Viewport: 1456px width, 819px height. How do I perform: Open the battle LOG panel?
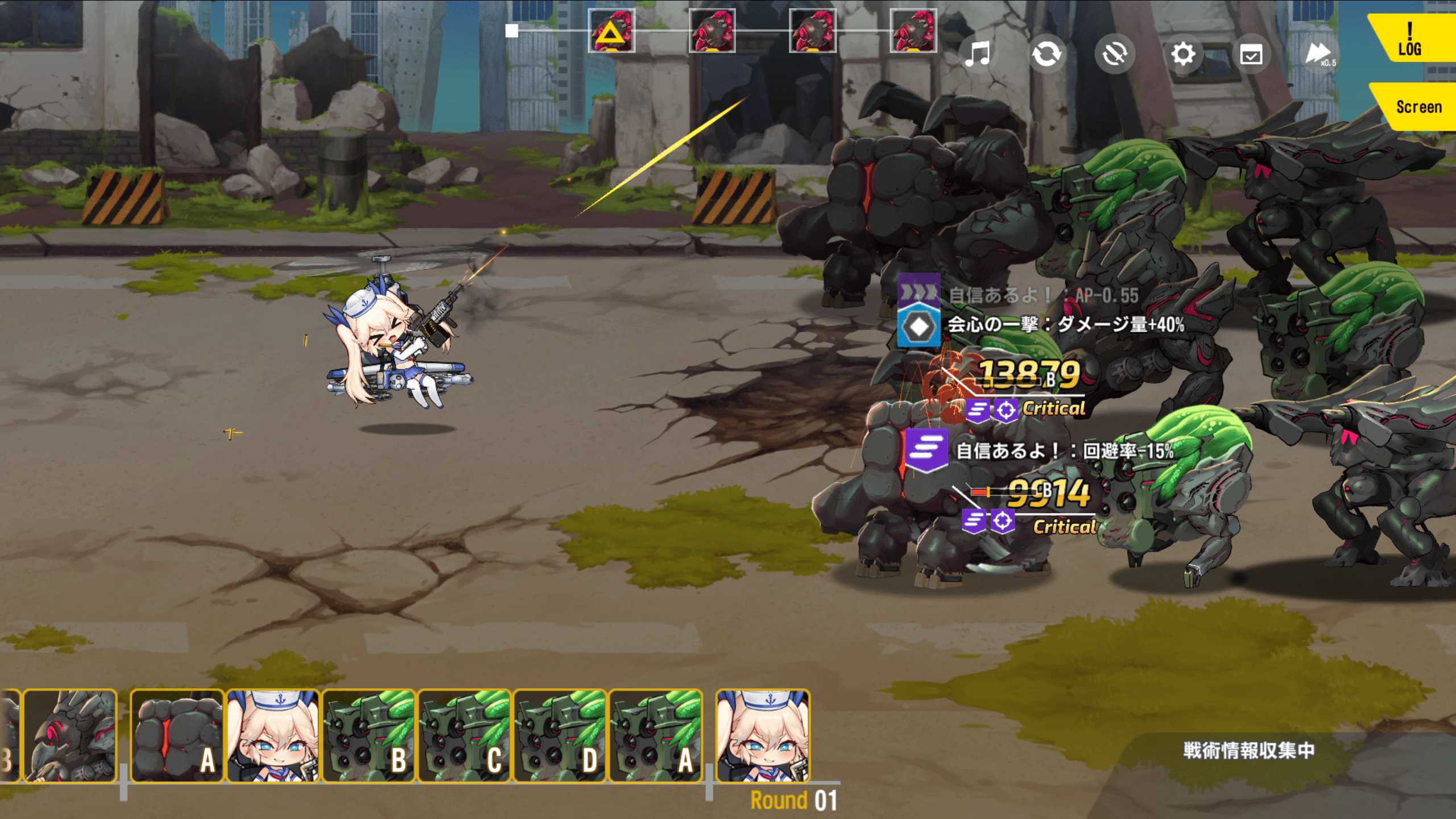click(1410, 39)
